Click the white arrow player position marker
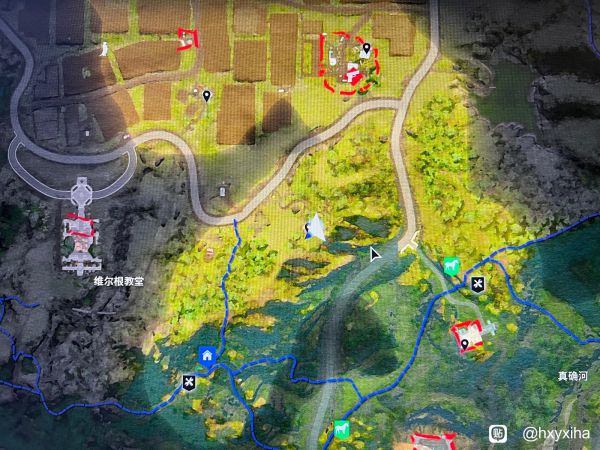Screen dimensions: 600x450 pyautogui.click(x=315, y=228)
